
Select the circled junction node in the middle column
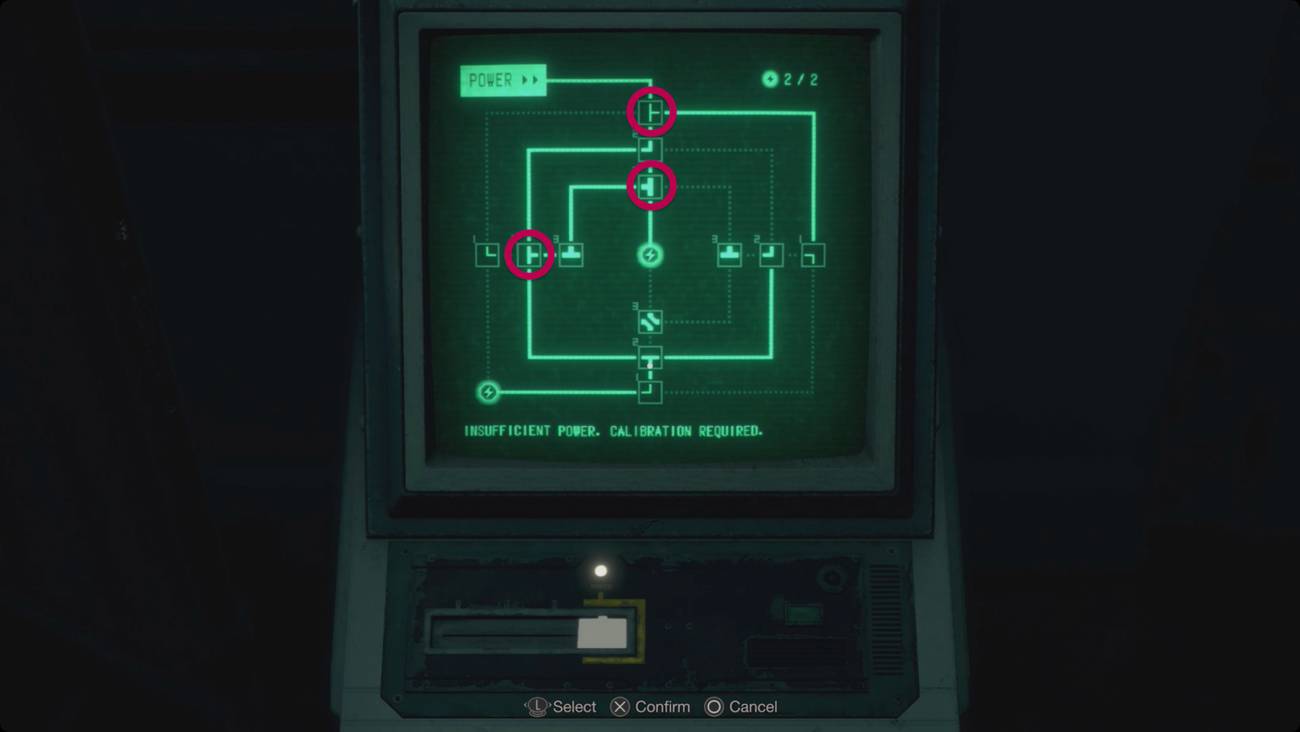[x=649, y=185]
